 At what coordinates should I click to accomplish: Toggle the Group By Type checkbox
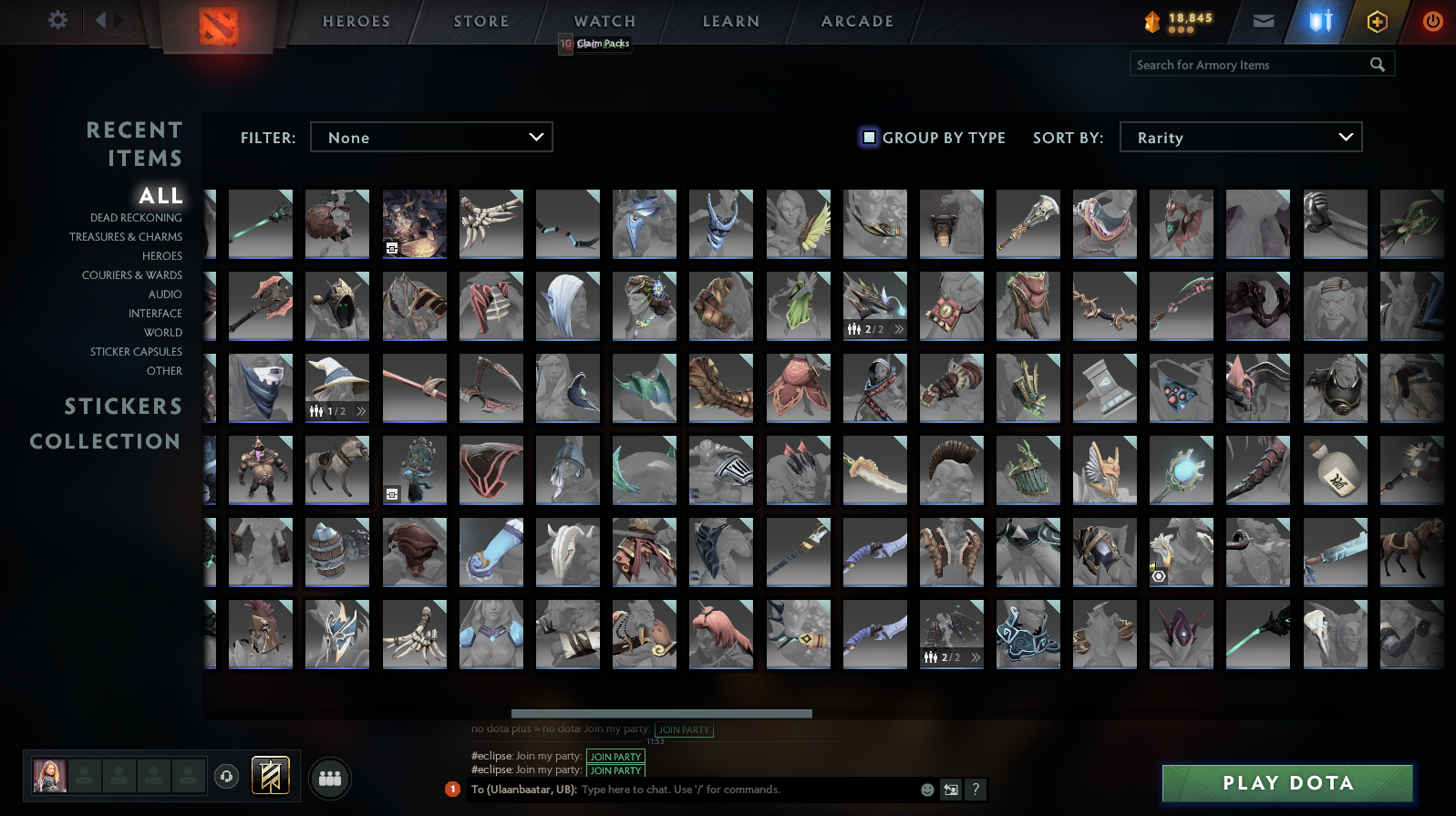click(x=867, y=137)
